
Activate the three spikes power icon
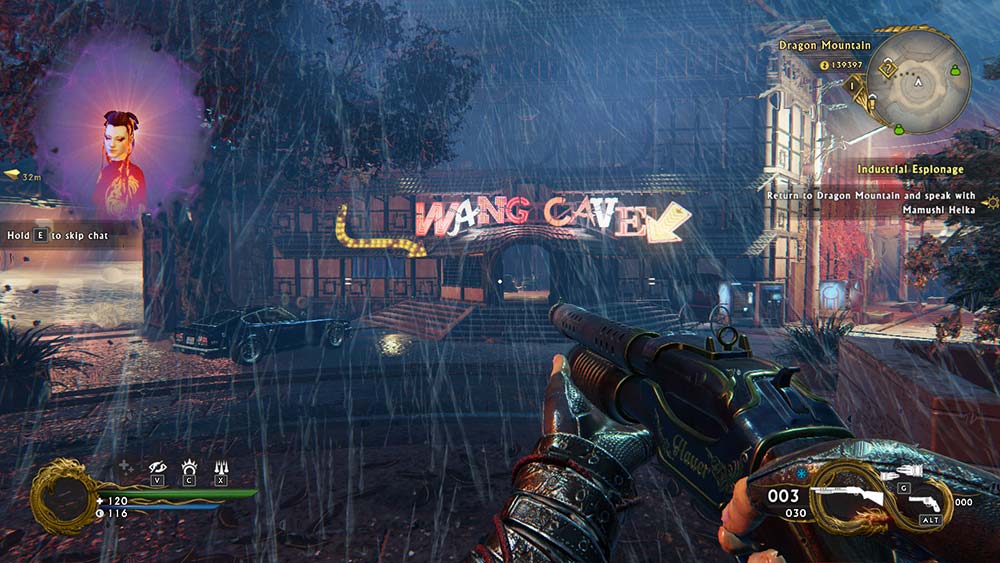click(220, 467)
